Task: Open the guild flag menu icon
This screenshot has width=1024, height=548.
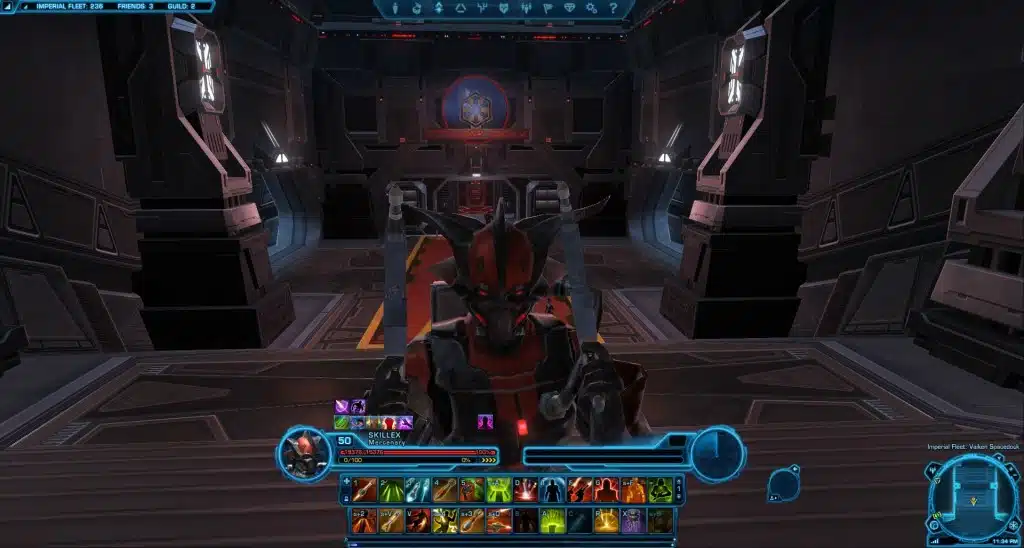Action: pos(547,8)
